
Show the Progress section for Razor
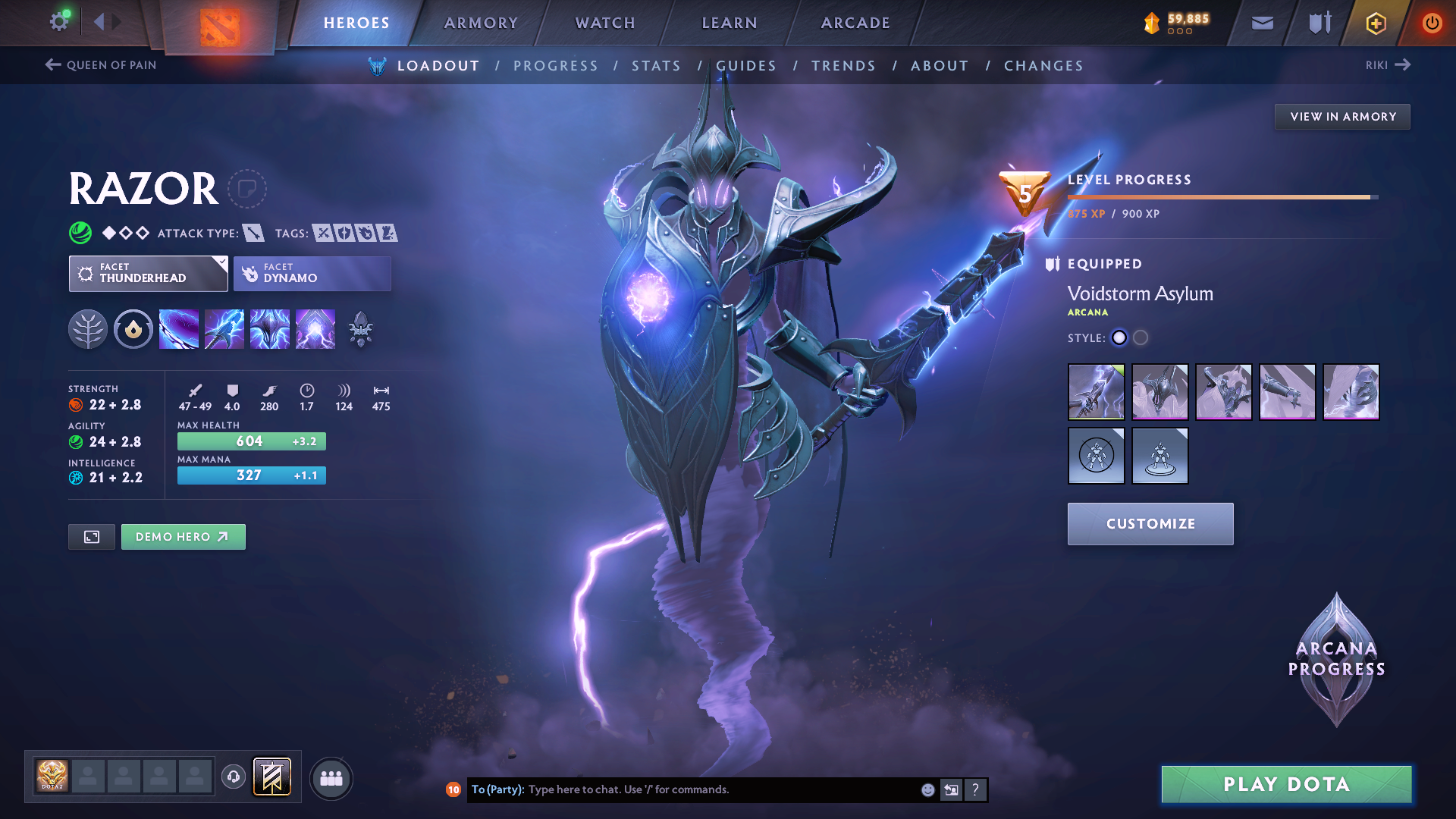tap(556, 66)
